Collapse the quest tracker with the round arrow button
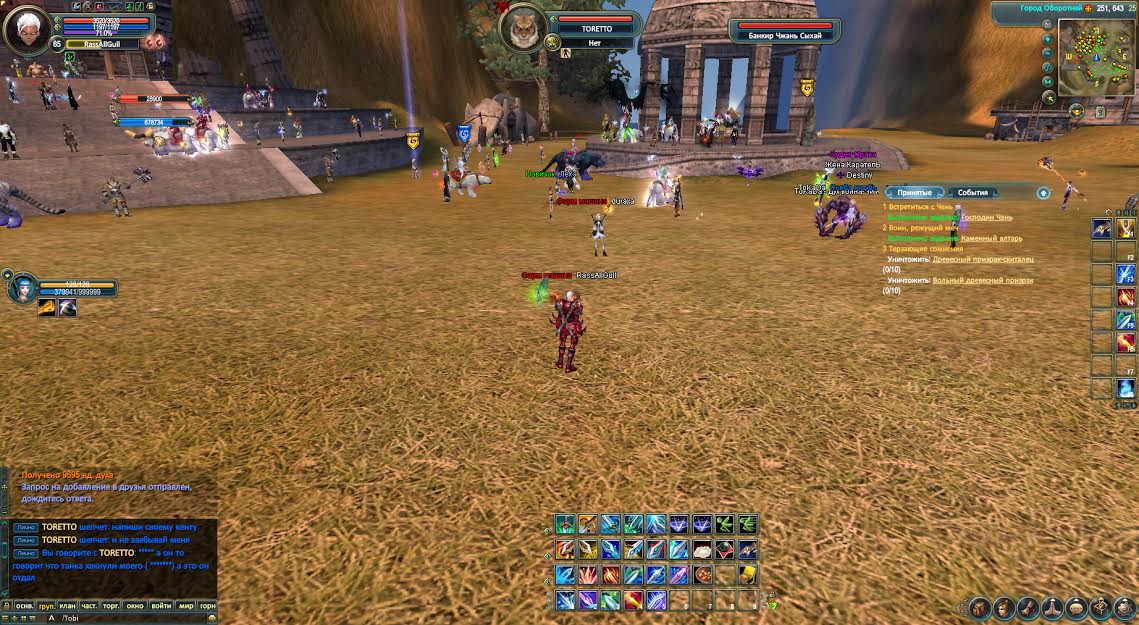The width and height of the screenshot is (1139, 625). pyautogui.click(x=1043, y=193)
